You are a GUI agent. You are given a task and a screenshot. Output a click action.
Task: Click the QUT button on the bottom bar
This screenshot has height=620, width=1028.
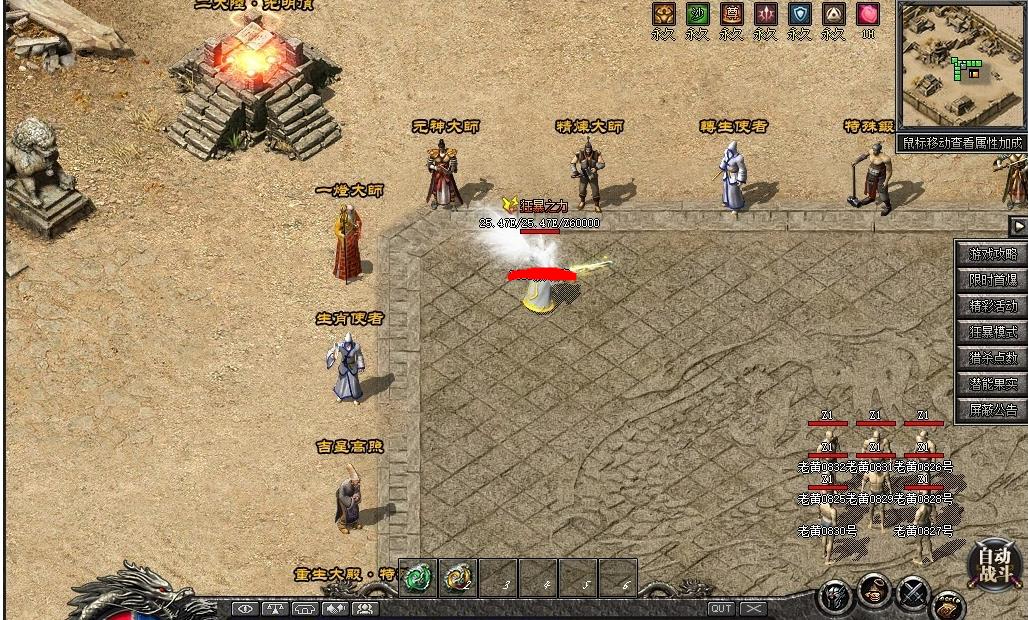[x=721, y=608]
